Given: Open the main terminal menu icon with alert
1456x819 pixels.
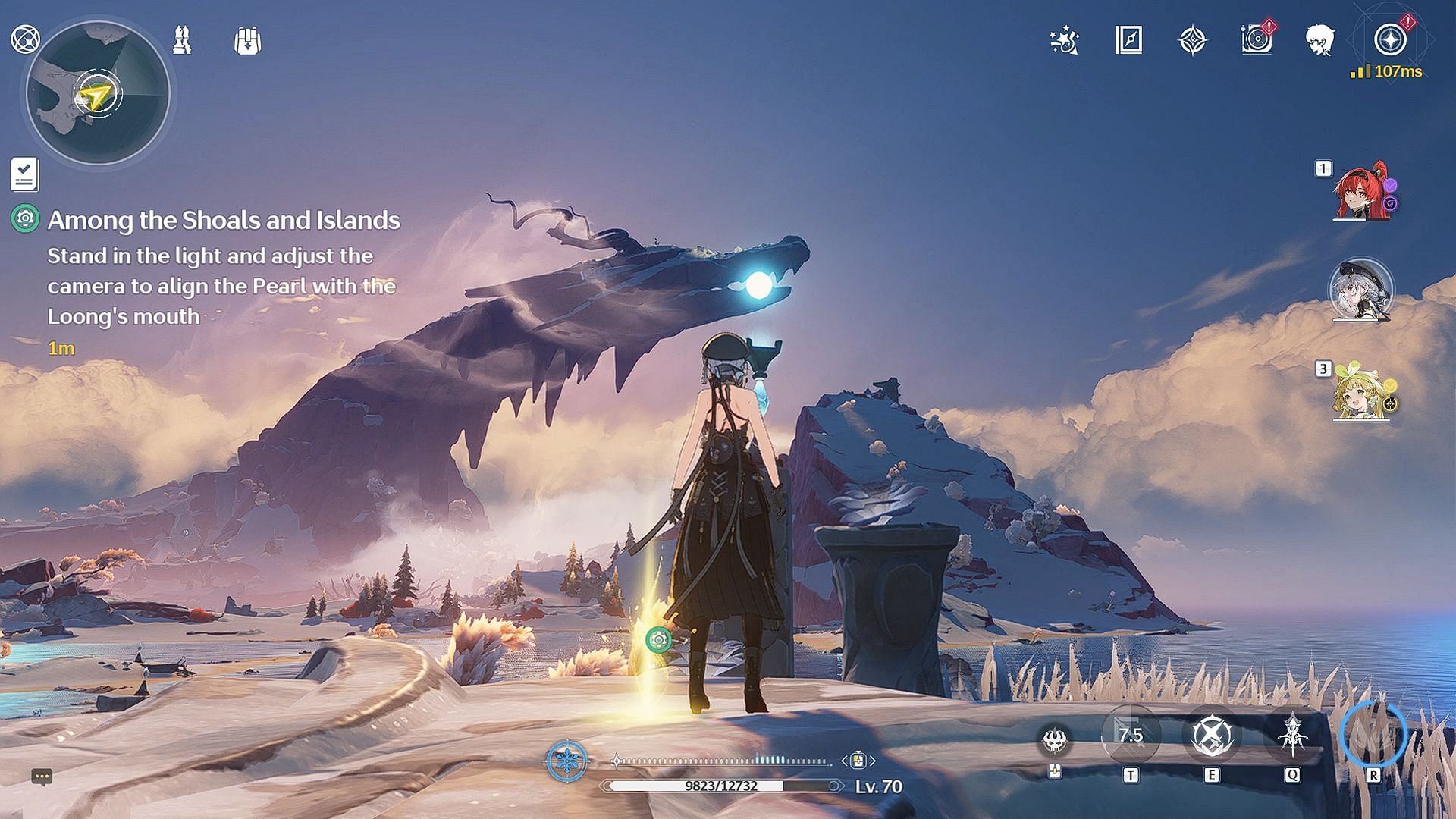Looking at the screenshot, I should (1390, 39).
